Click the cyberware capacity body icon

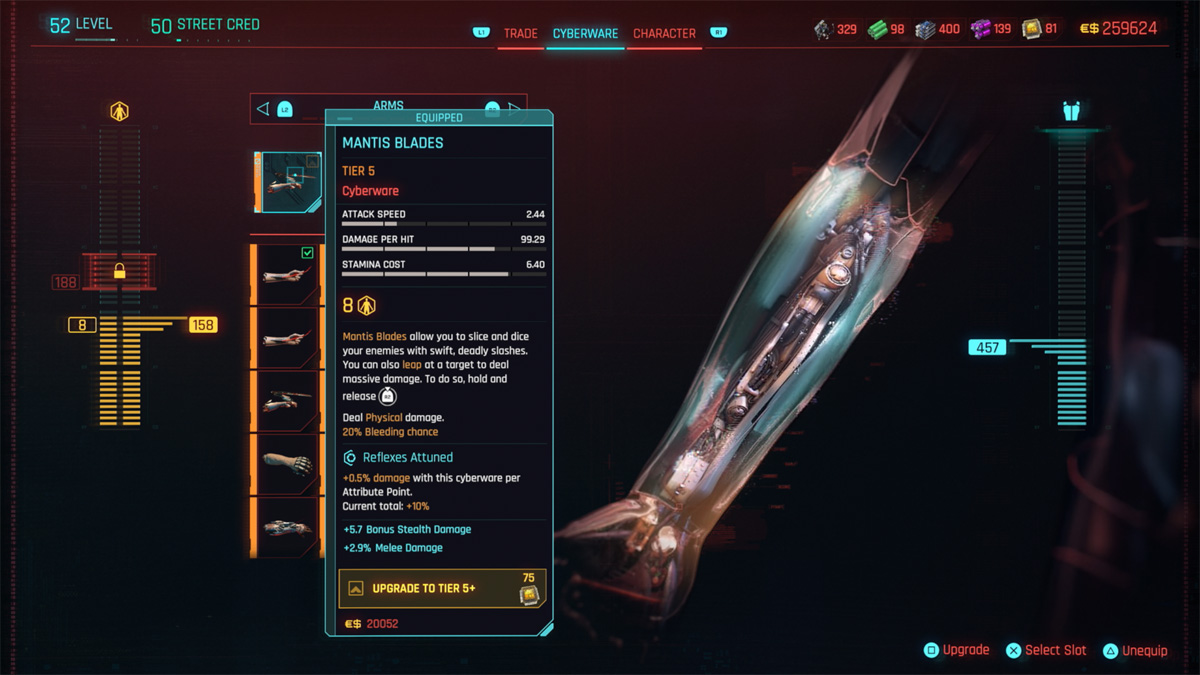tap(119, 112)
